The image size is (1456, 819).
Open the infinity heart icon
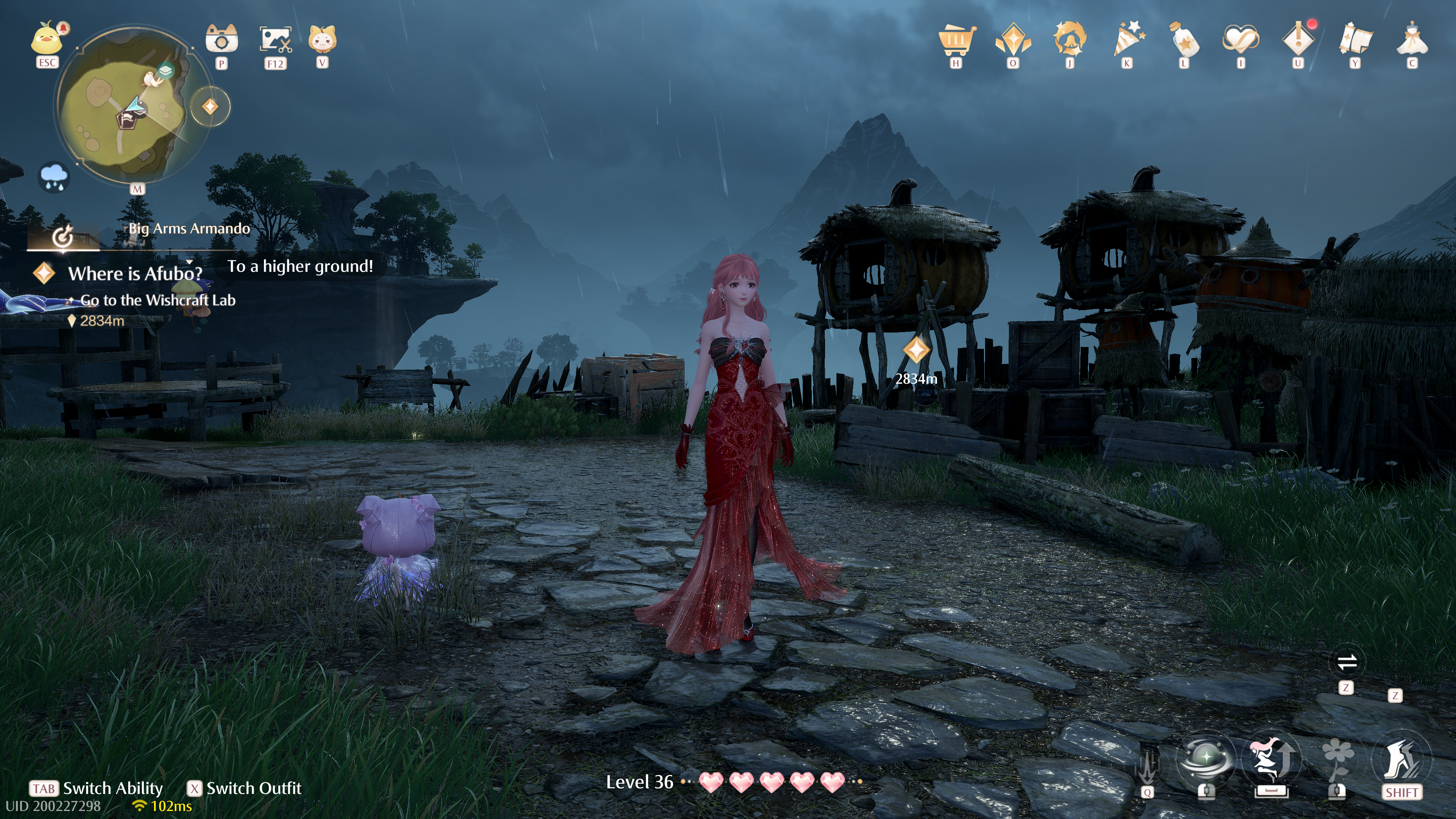tap(1241, 39)
